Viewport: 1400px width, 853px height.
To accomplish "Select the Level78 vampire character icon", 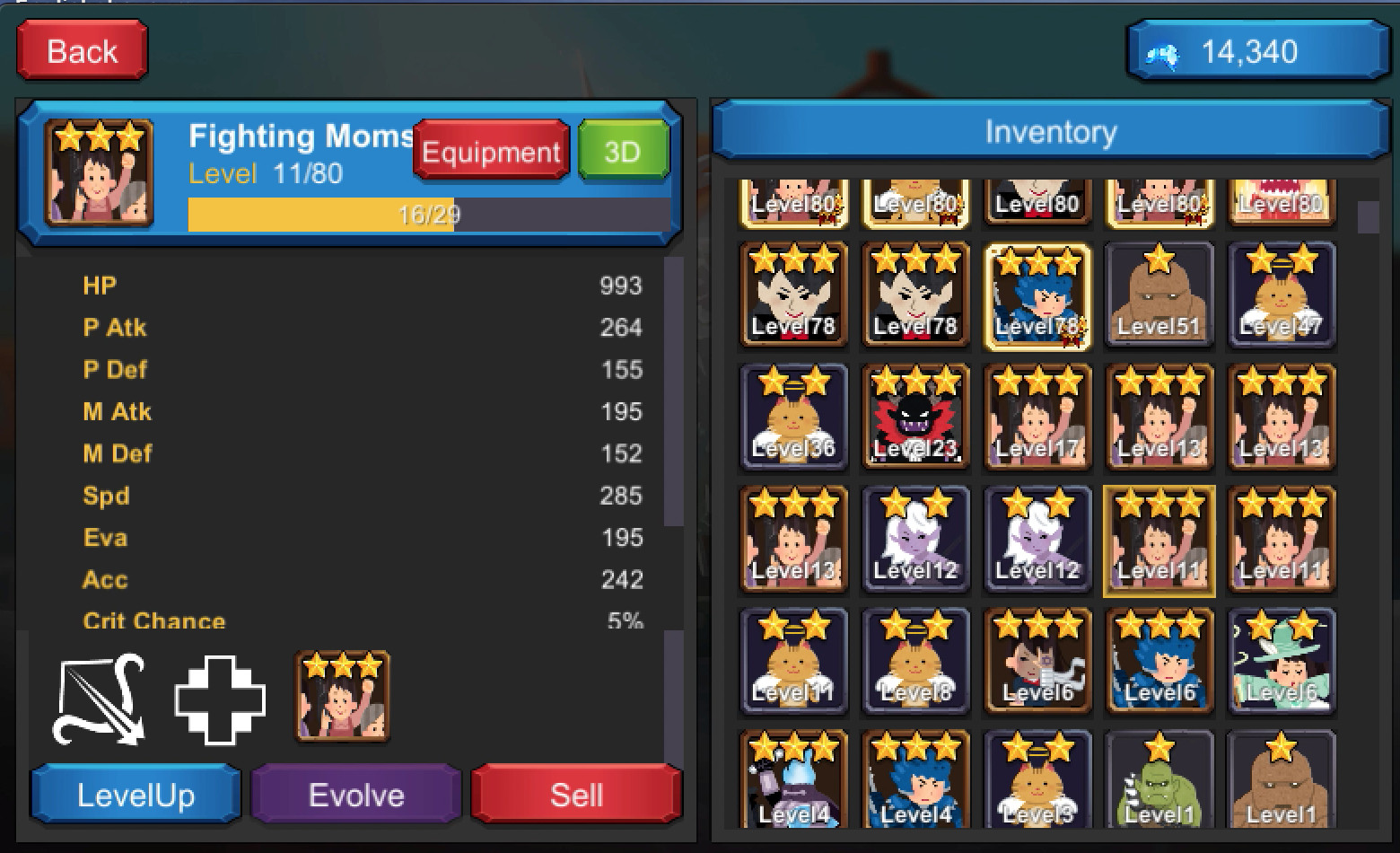I will click(793, 296).
